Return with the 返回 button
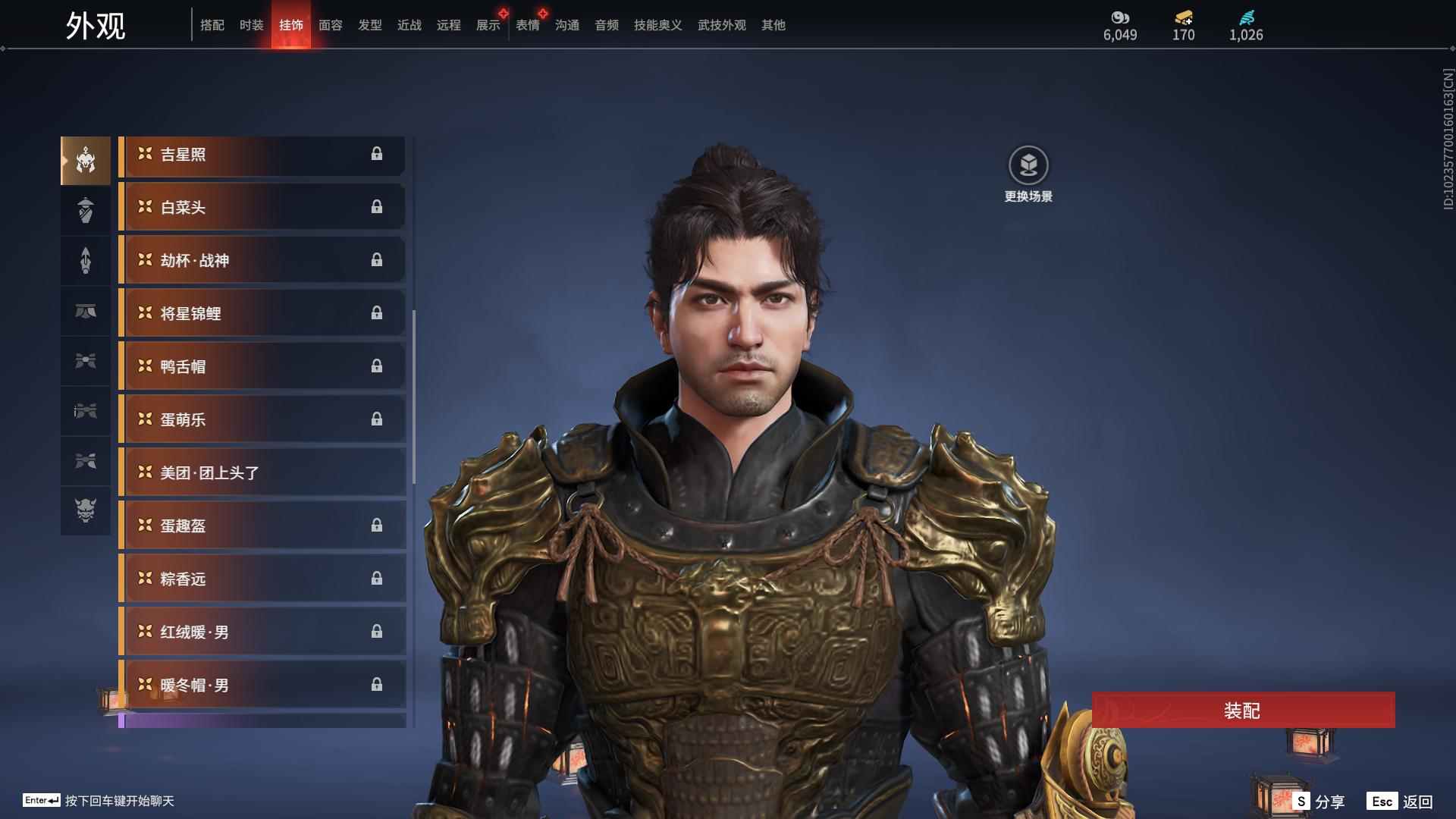This screenshot has height=819, width=1456. pos(1401,802)
